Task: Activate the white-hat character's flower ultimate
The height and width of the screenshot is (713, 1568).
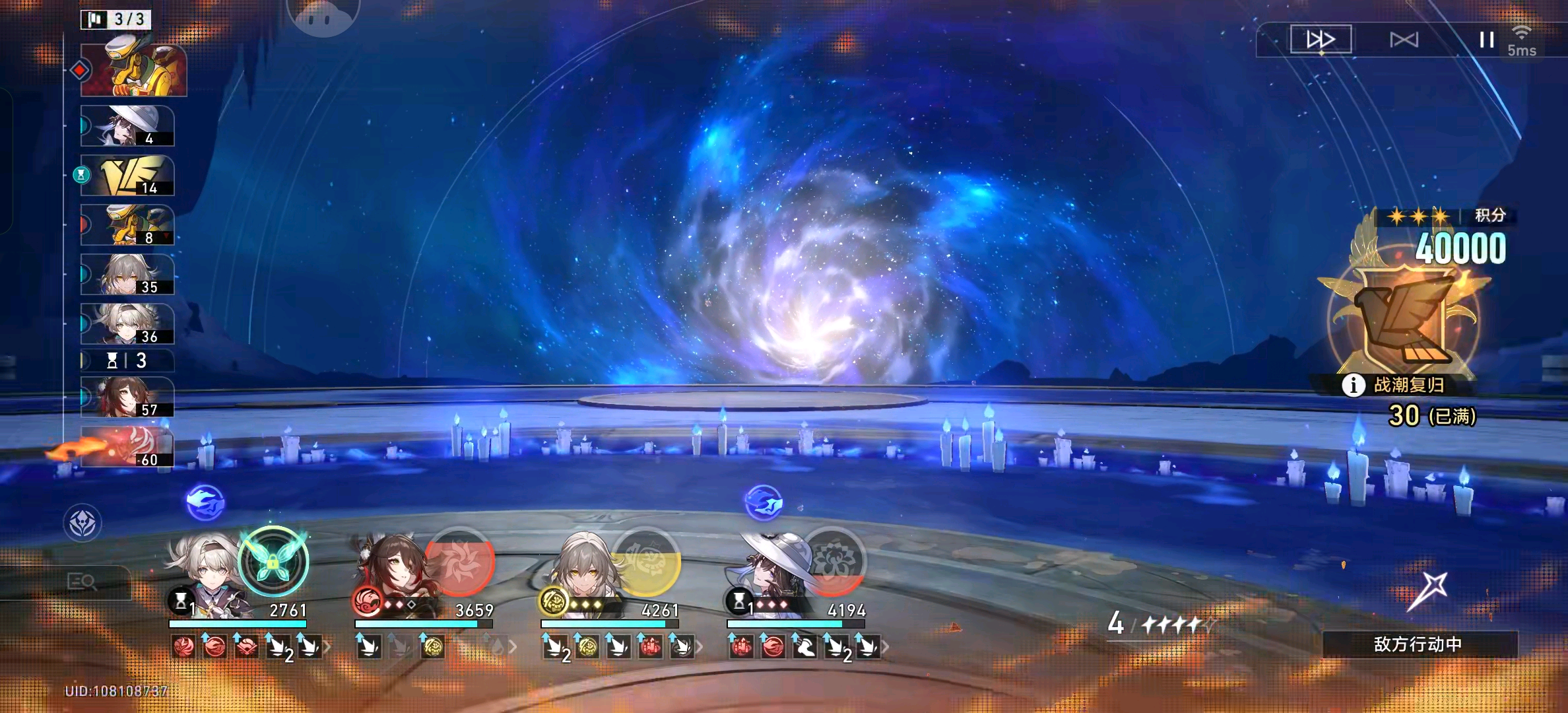Action: tap(832, 561)
